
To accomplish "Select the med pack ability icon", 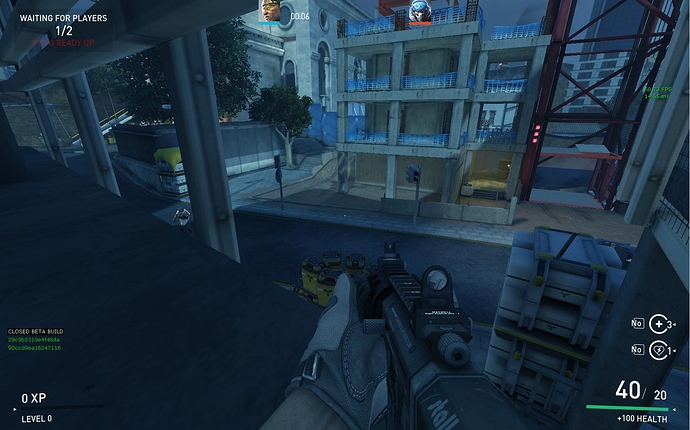I will pyautogui.click(x=657, y=323).
